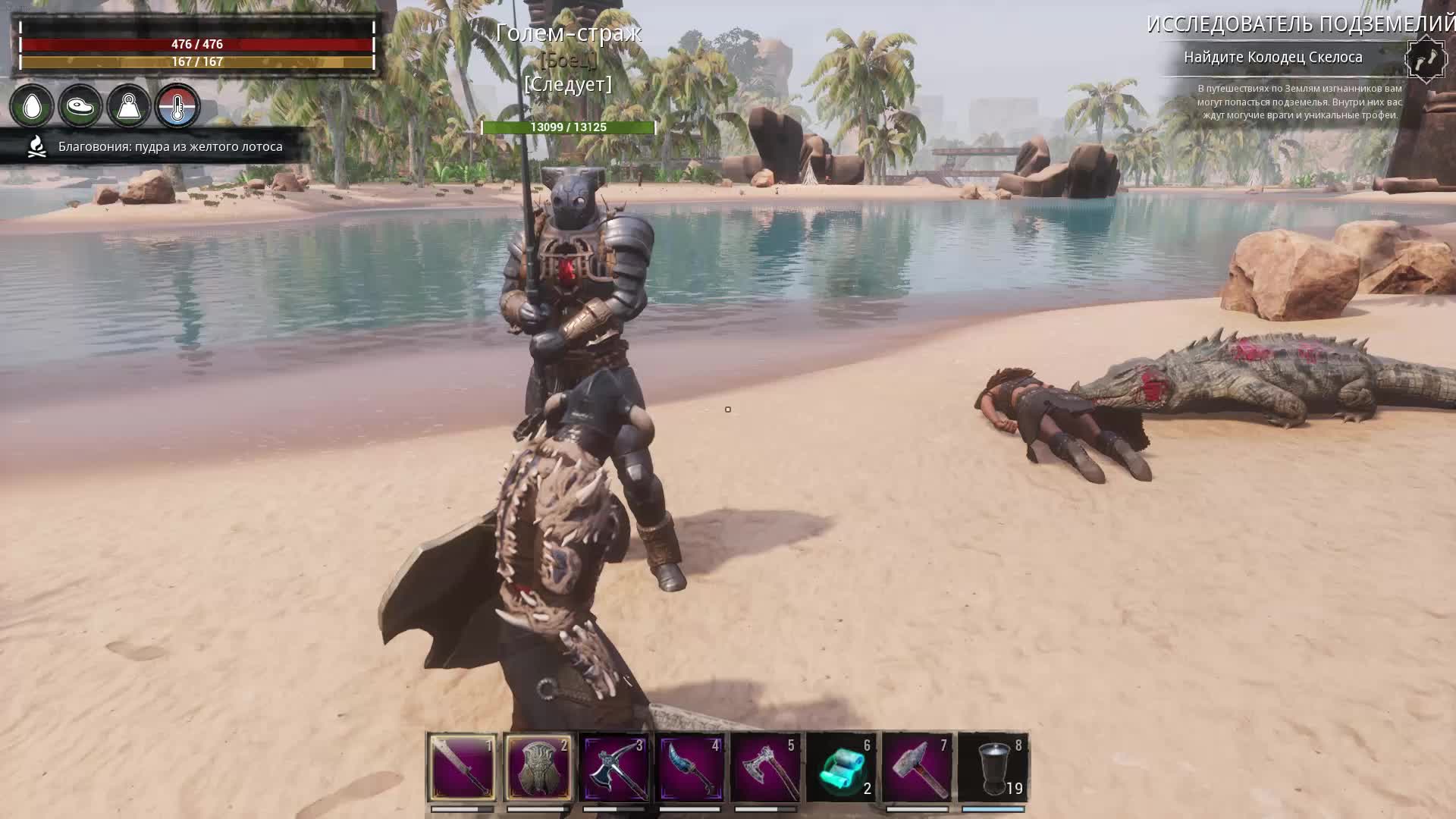This screenshot has width=1456, height=819.
Task: Select the Голем-страж nameplate
Action: (x=569, y=33)
